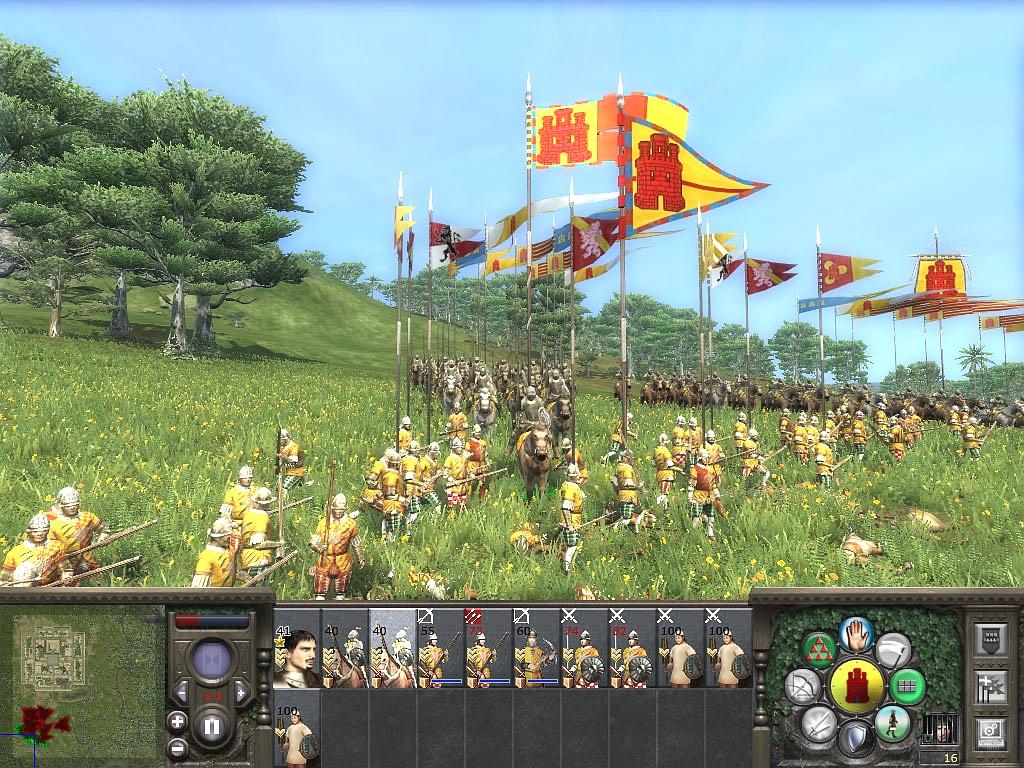Increase game speed with the plus arrow
The image size is (1024, 768).
coord(241,692)
